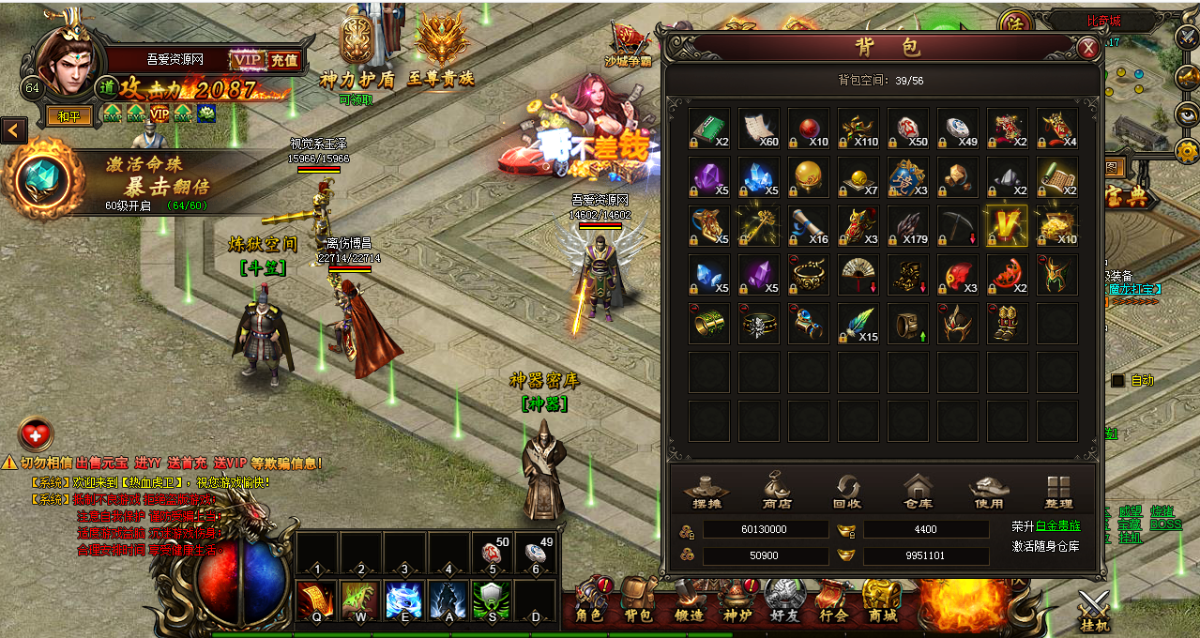Open the 仓库 warehouse
This screenshot has height=638, width=1200.
[x=917, y=491]
